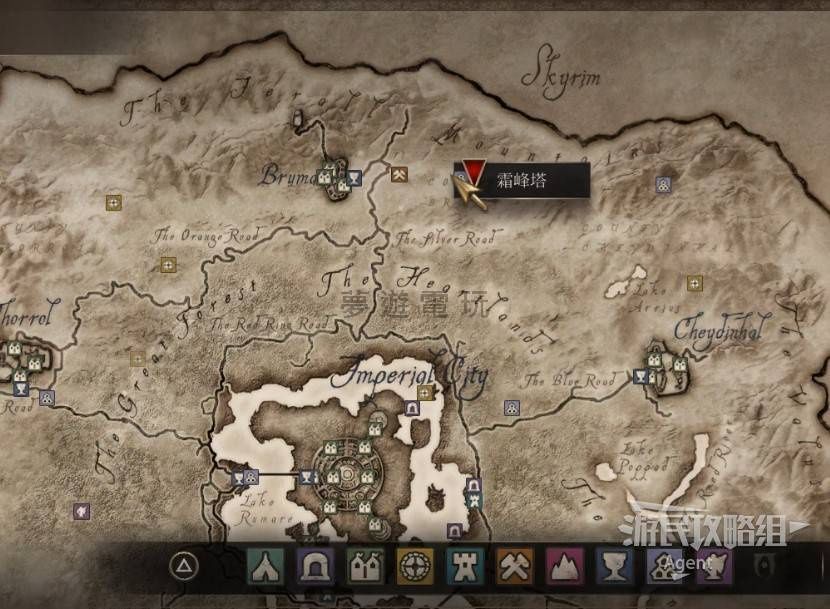Select the mine marker east of Bruma

pyautogui.click(x=399, y=175)
